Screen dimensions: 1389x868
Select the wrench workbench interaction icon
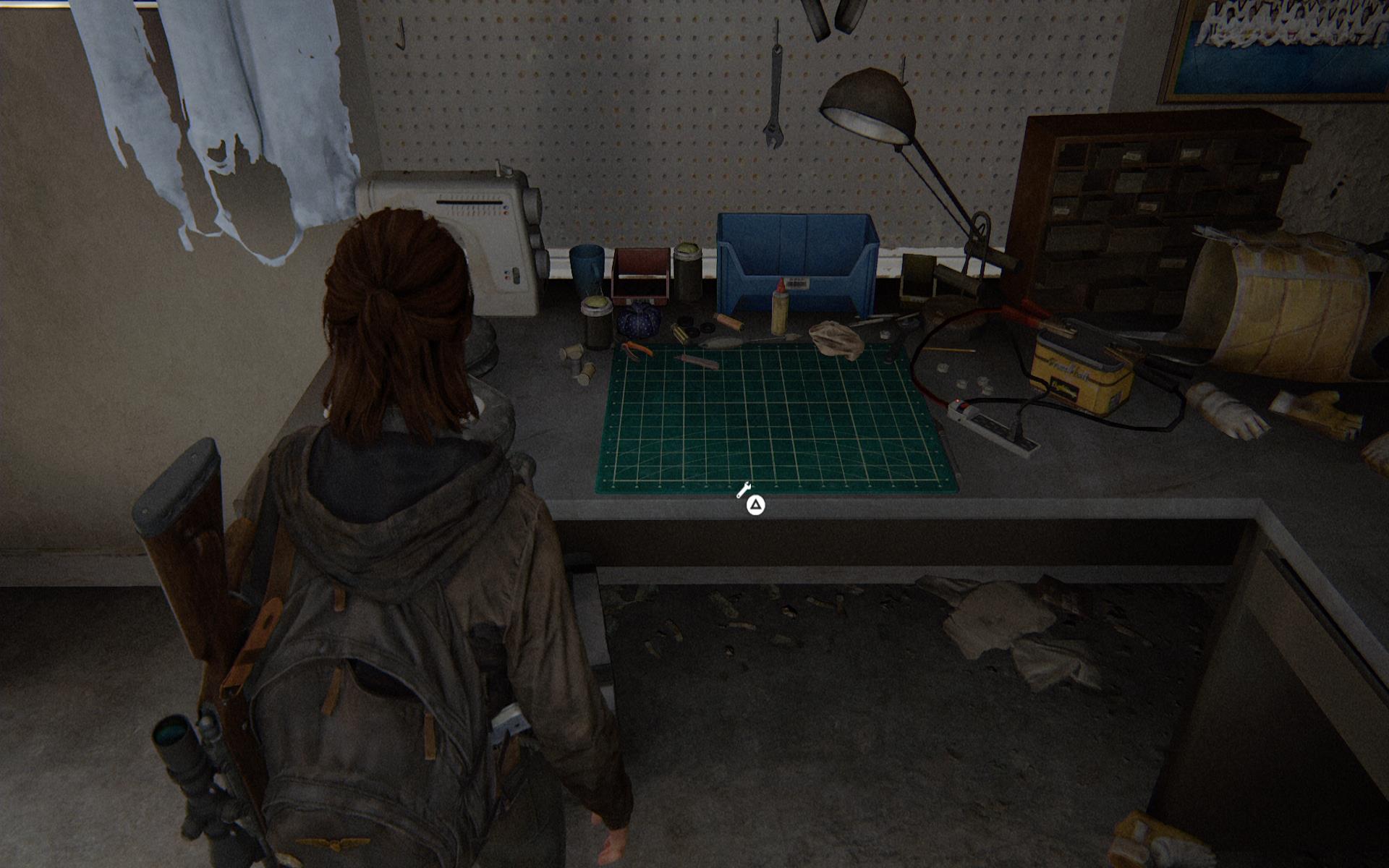point(744,491)
